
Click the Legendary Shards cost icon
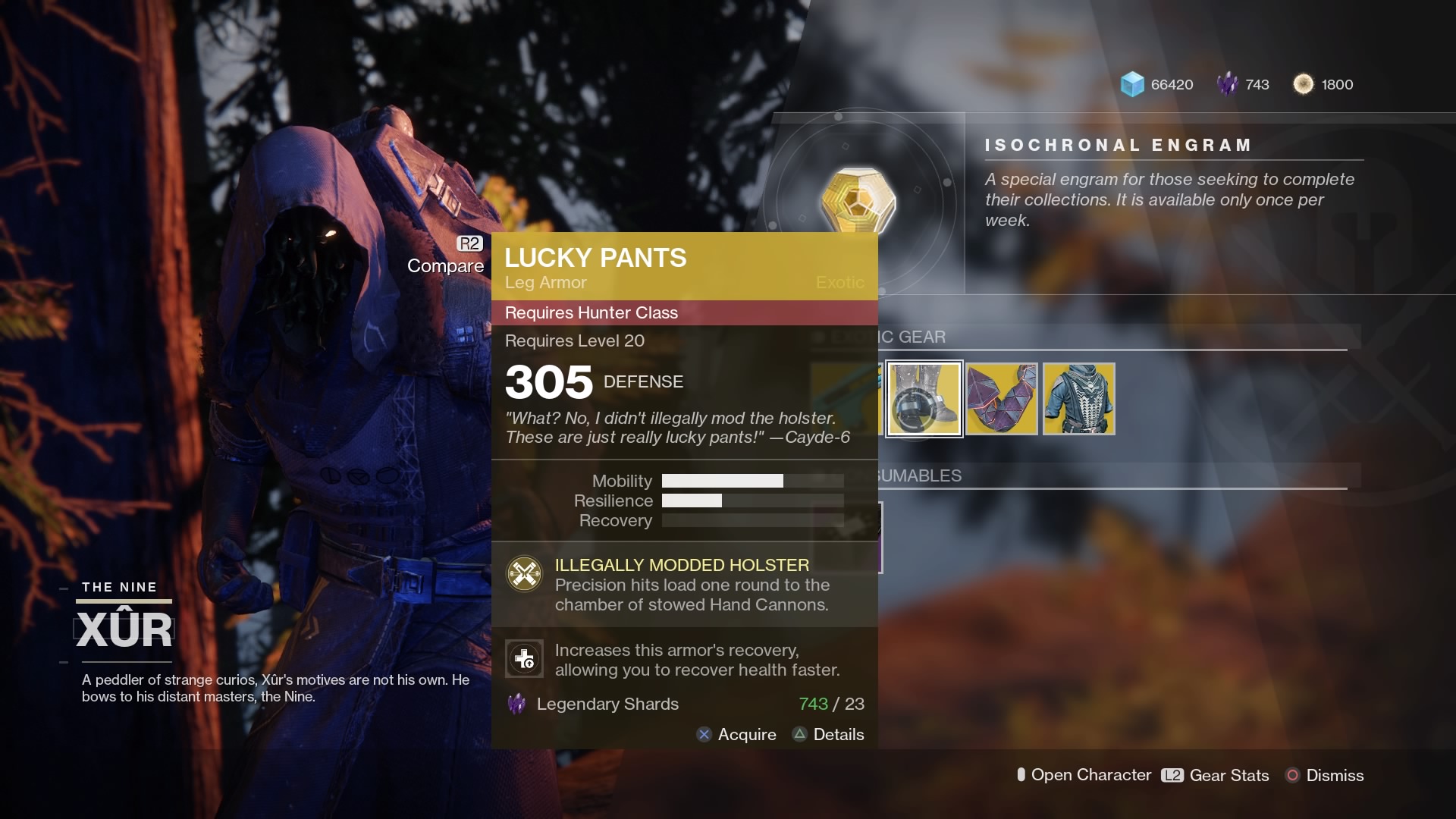coord(517,704)
